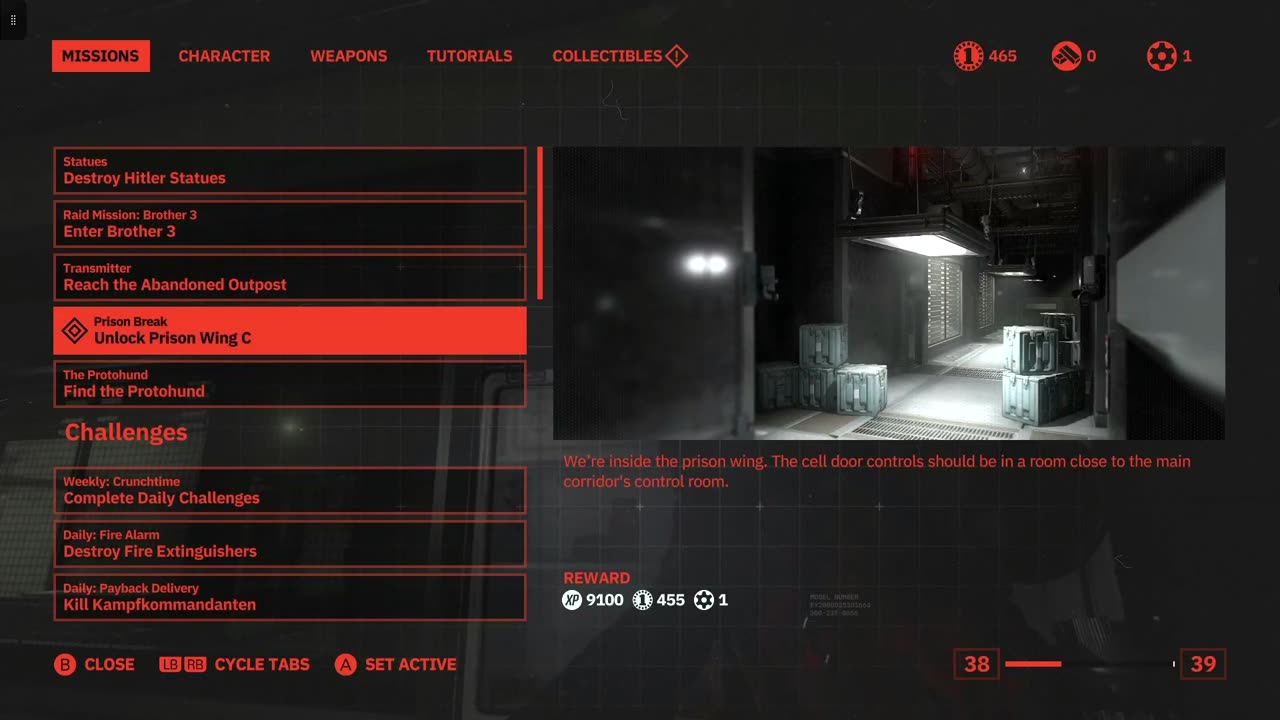This screenshot has height=720, width=1280.
Task: Click the gear tokens icon beside the count 1
Action: click(x=1160, y=56)
